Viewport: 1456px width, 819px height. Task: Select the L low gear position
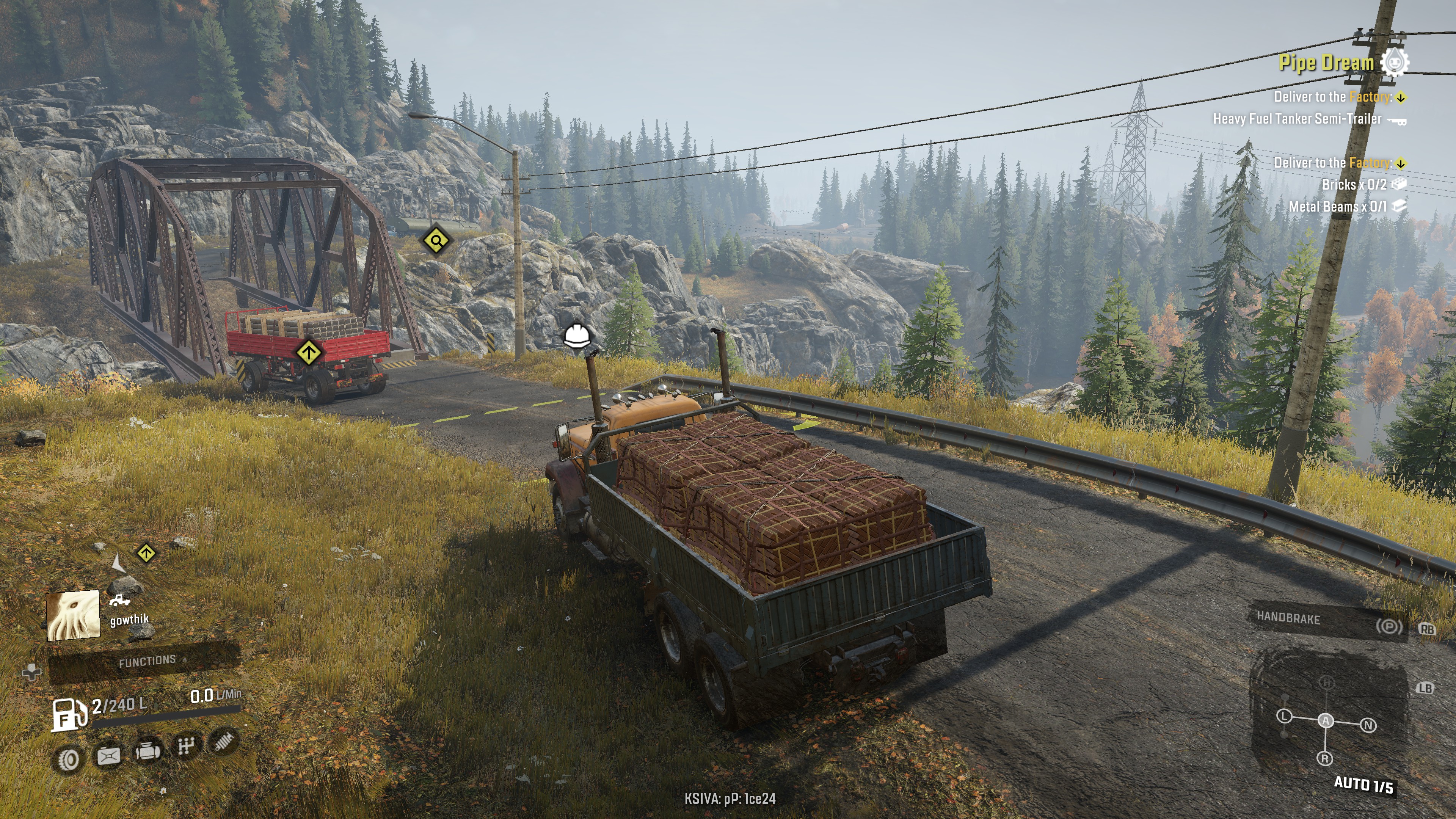[x=1284, y=716]
